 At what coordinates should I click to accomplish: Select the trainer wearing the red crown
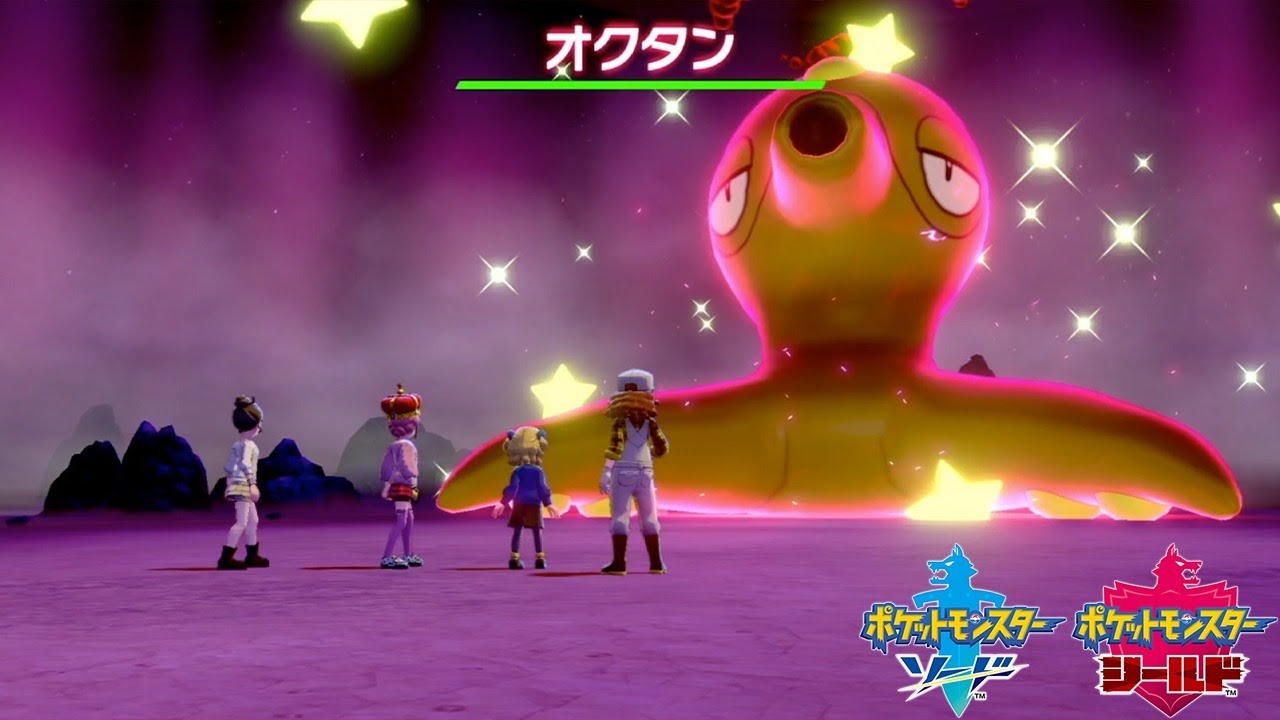click(x=400, y=470)
